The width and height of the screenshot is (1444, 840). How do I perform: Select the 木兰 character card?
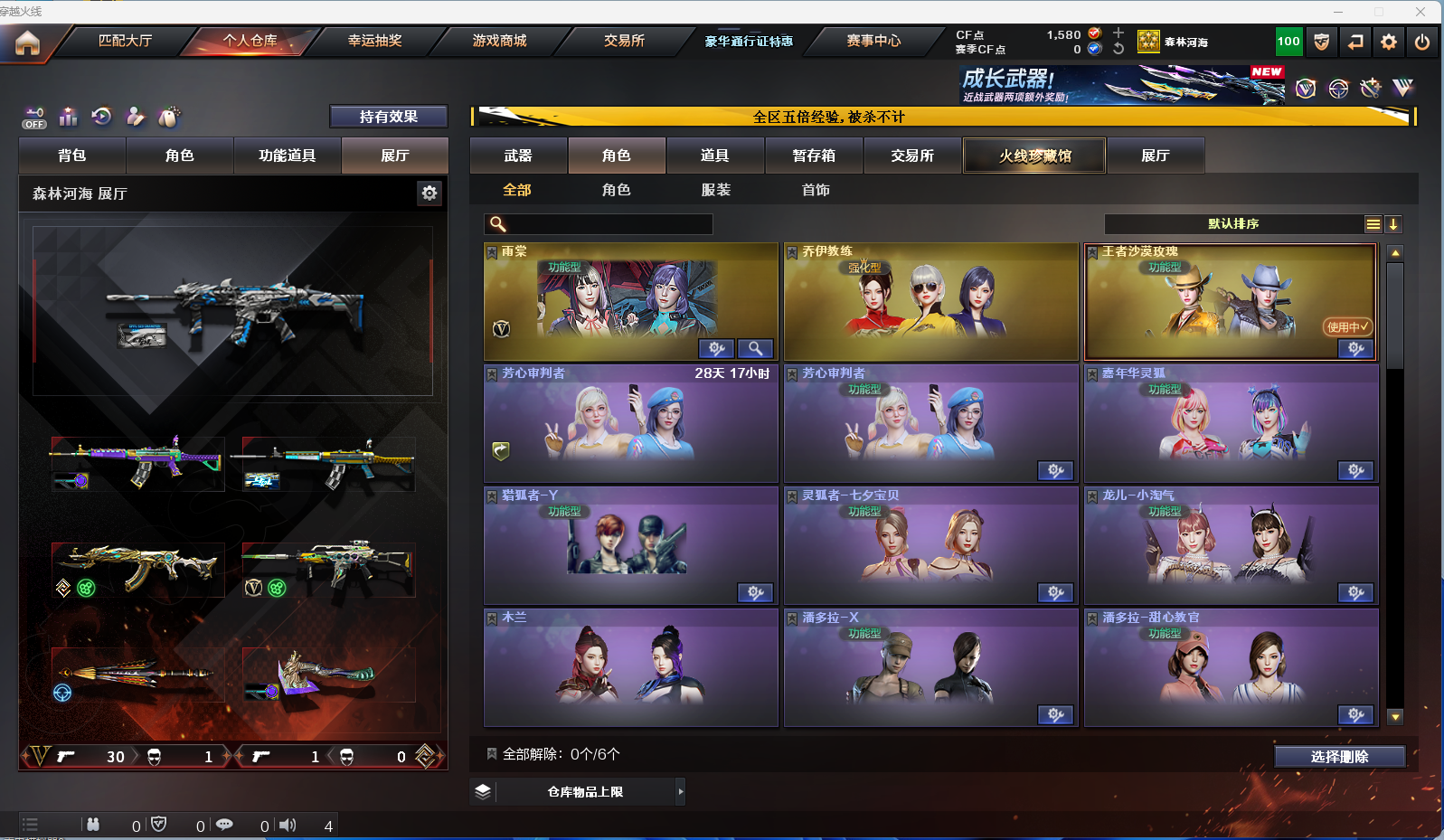tap(630, 667)
